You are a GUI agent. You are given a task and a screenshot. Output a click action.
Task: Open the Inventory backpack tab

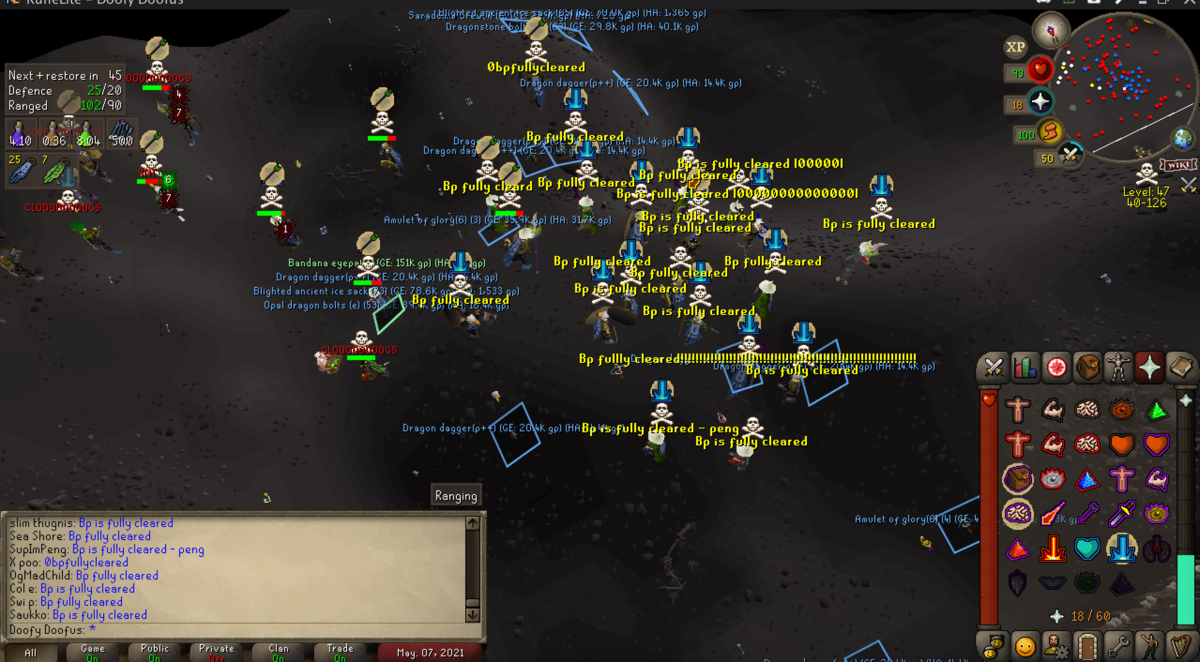click(1087, 368)
